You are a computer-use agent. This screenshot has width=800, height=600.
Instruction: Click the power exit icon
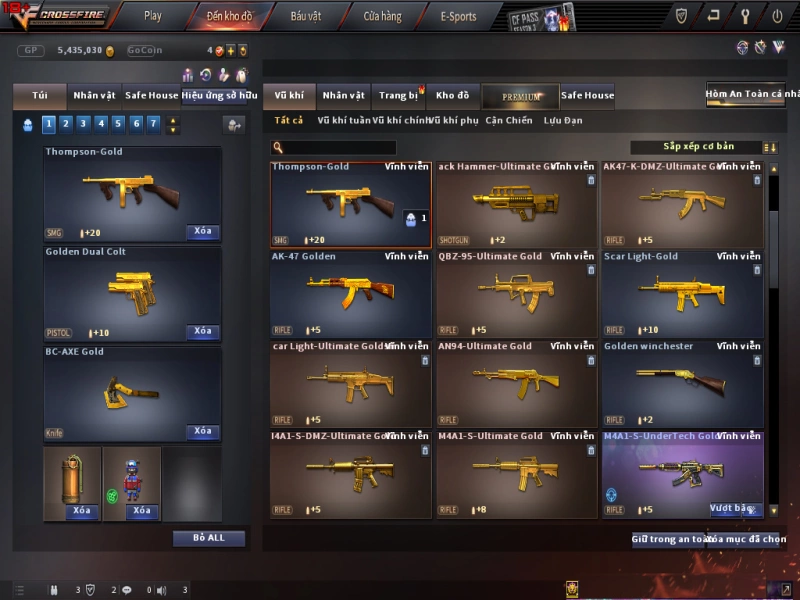point(777,16)
